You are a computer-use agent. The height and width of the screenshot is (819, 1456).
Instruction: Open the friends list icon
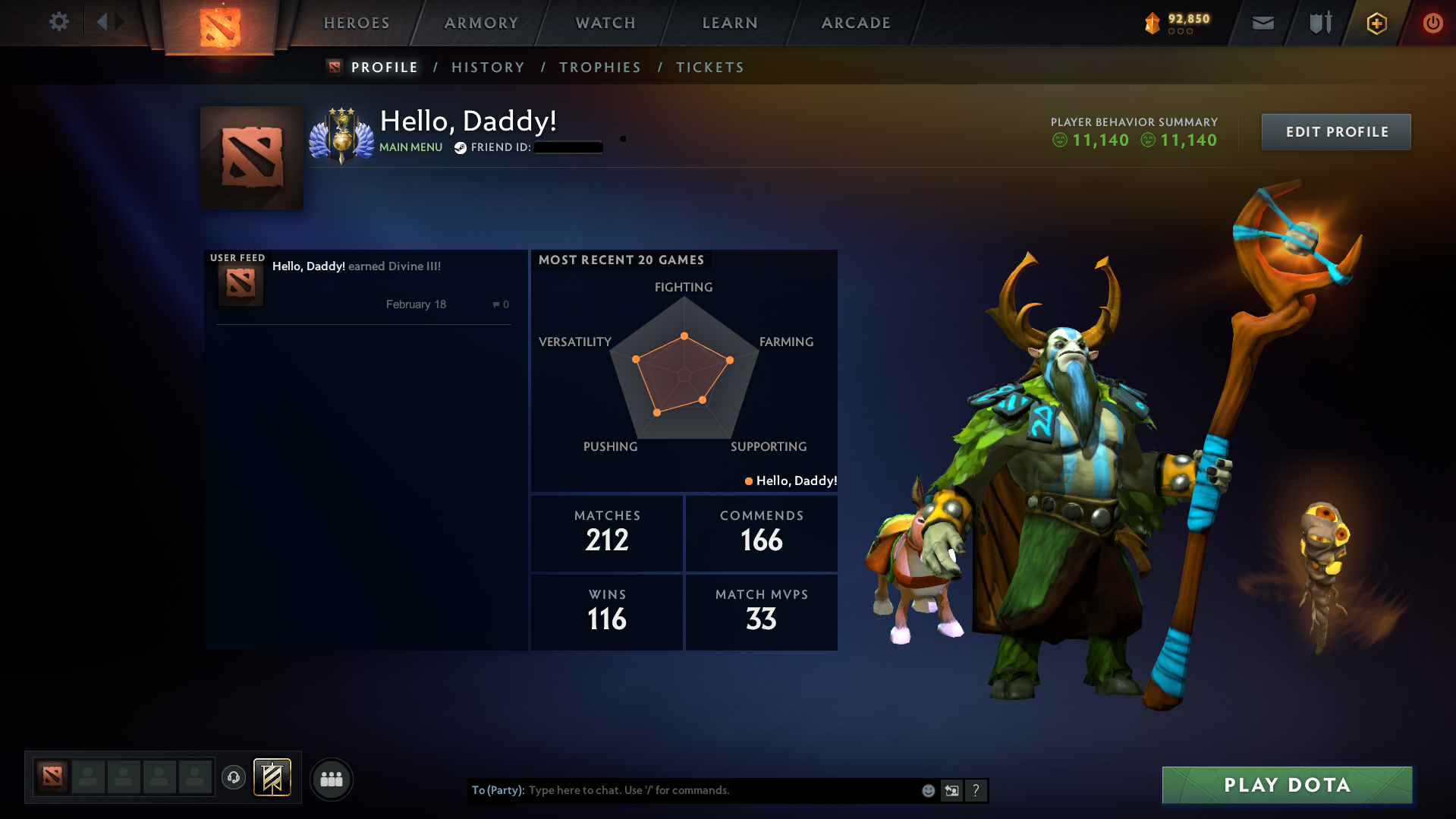tap(331, 779)
